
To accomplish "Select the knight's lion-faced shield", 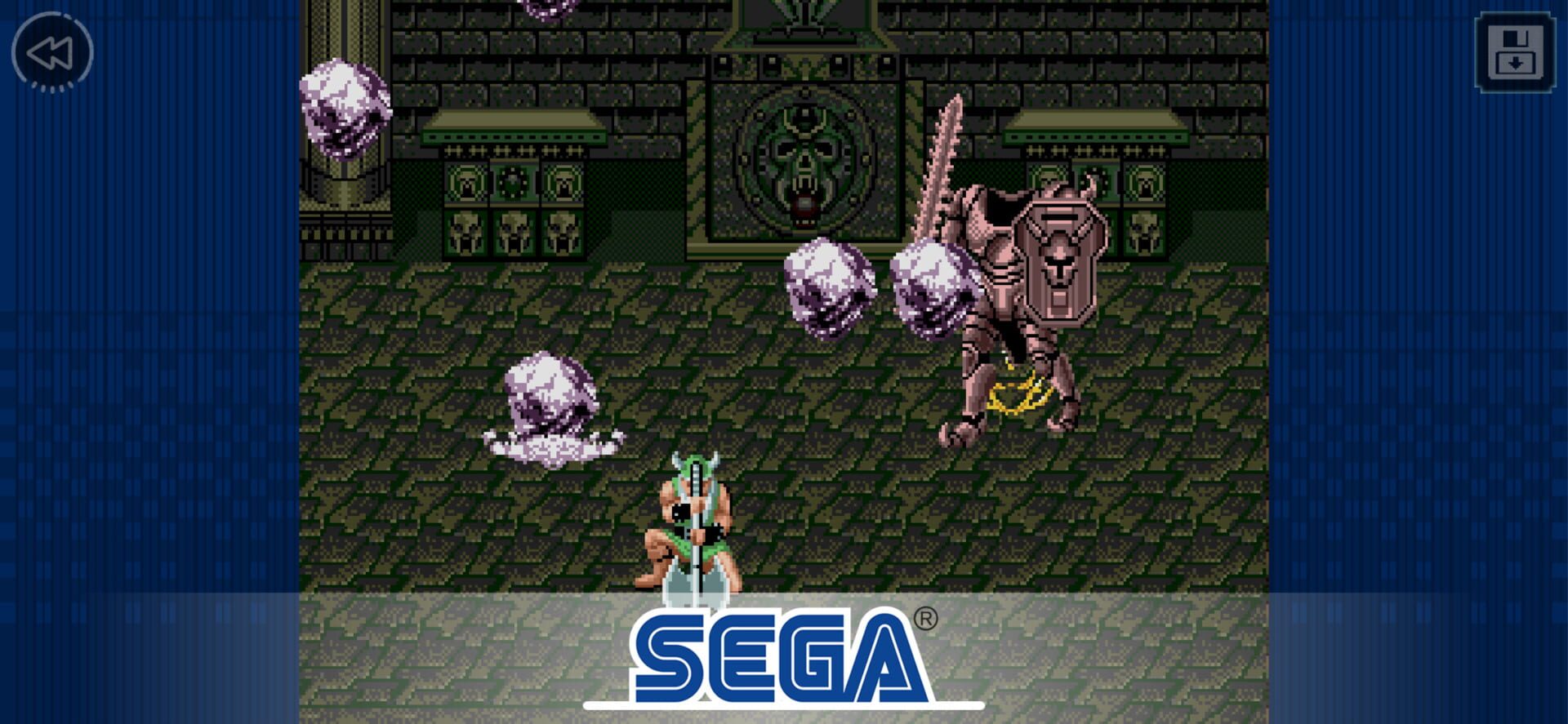I will point(1058,261).
